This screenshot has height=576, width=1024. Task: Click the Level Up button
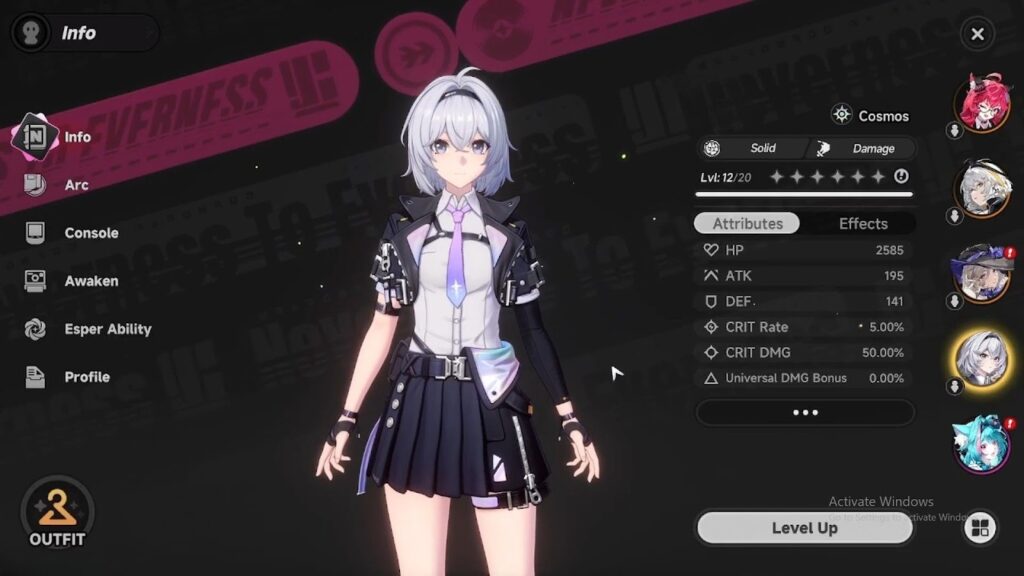coord(804,528)
